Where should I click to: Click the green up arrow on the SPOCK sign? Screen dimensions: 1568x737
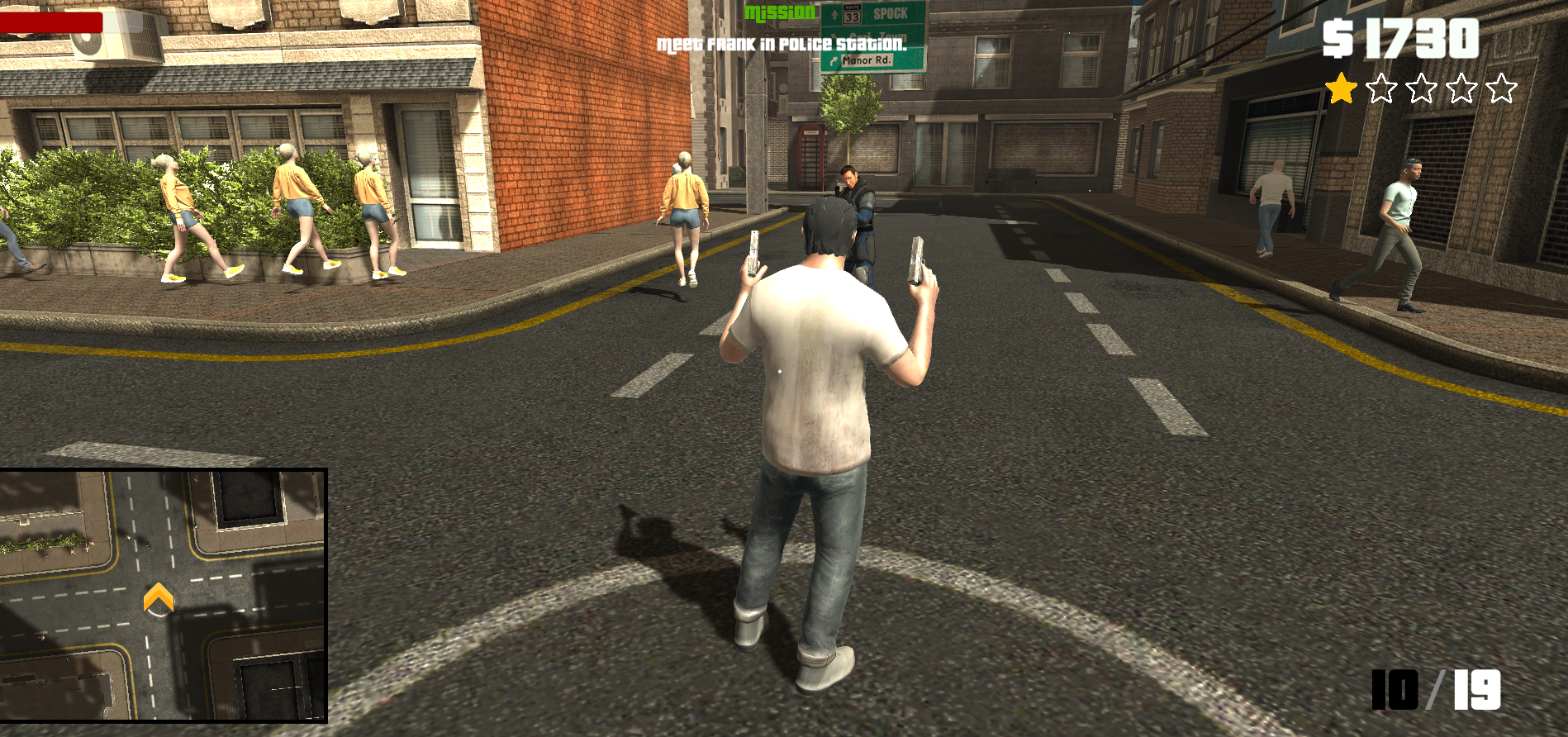pyautogui.click(x=834, y=14)
